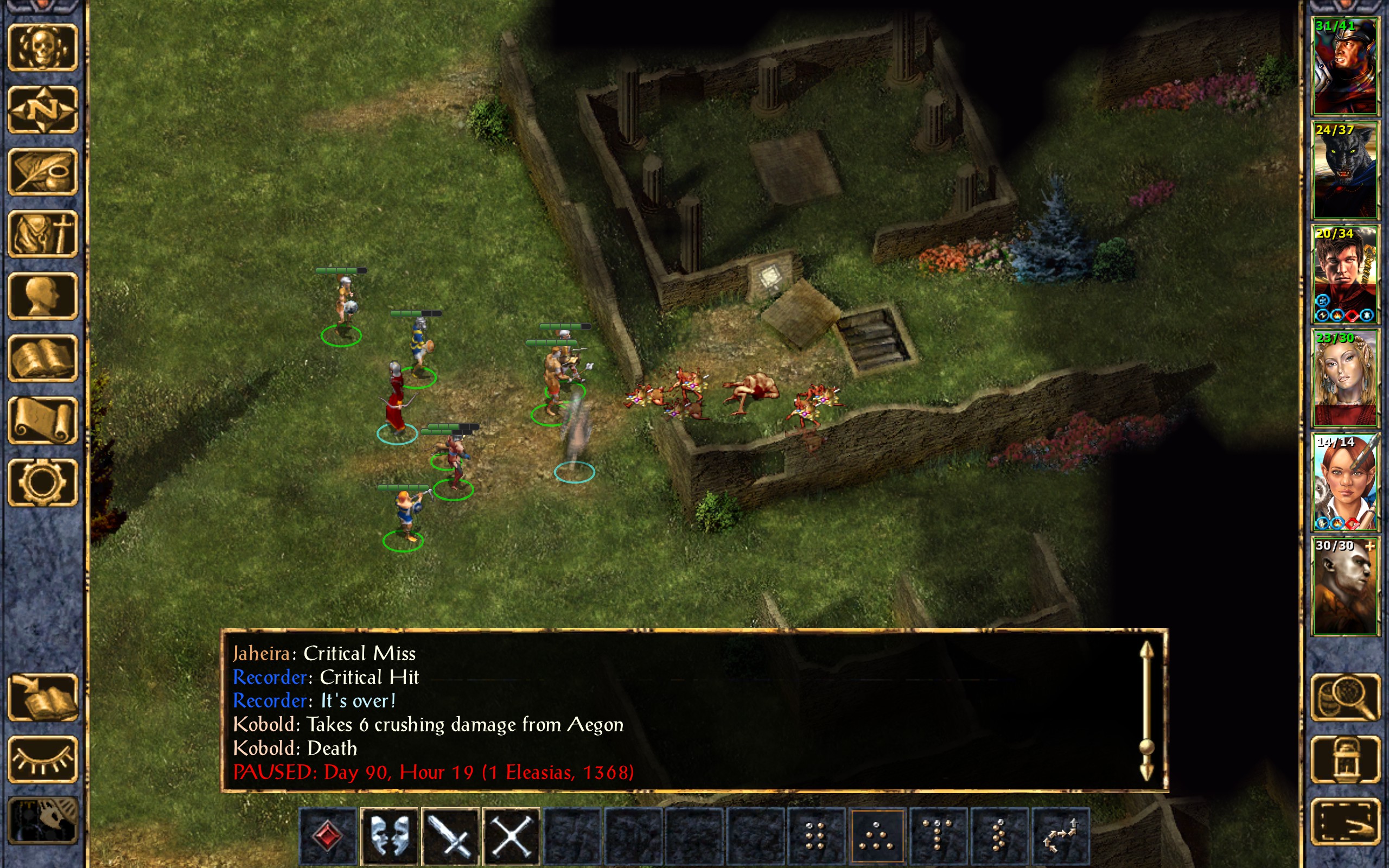Open the character record with the head icon
This screenshot has height=868, width=1389.
tap(42, 296)
